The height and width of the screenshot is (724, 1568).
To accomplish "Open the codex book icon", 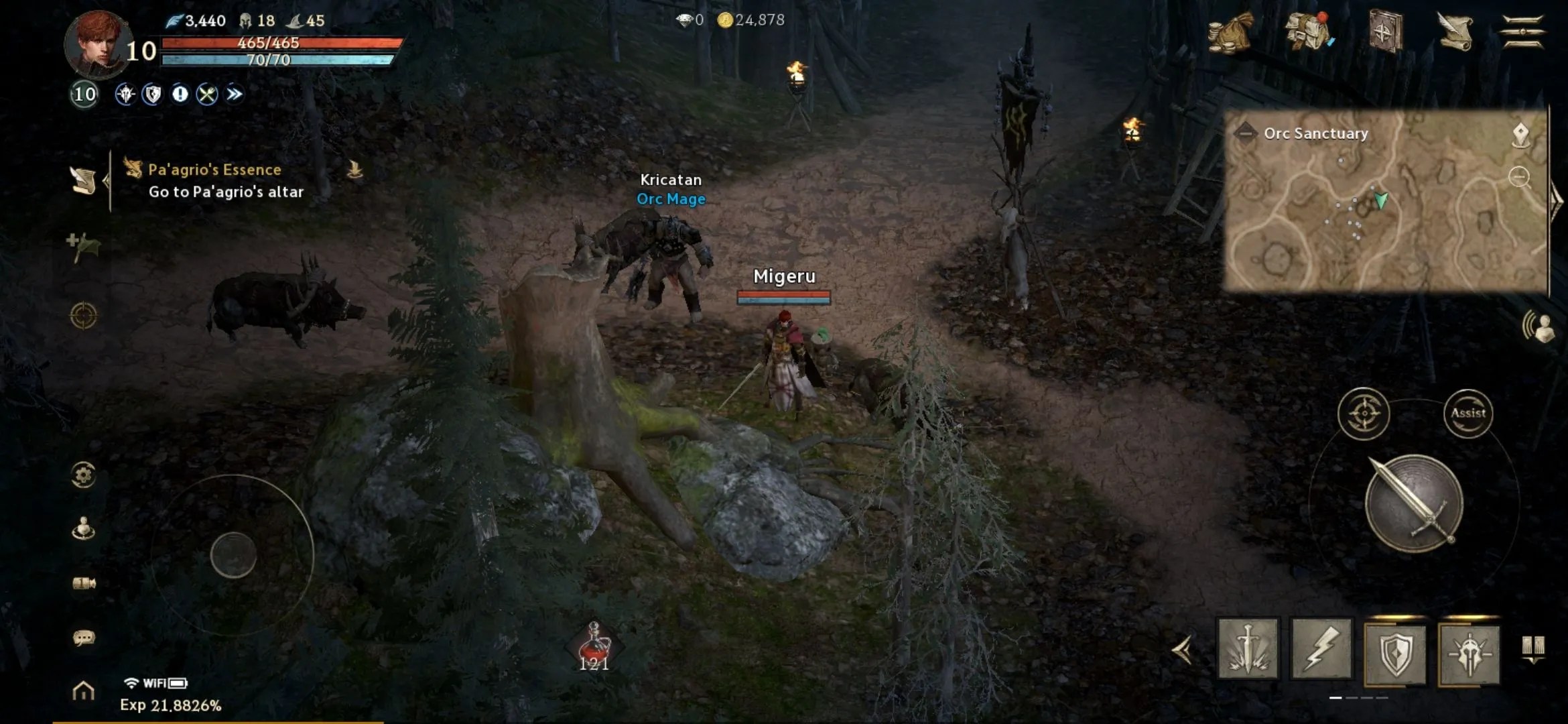I will point(1383,32).
